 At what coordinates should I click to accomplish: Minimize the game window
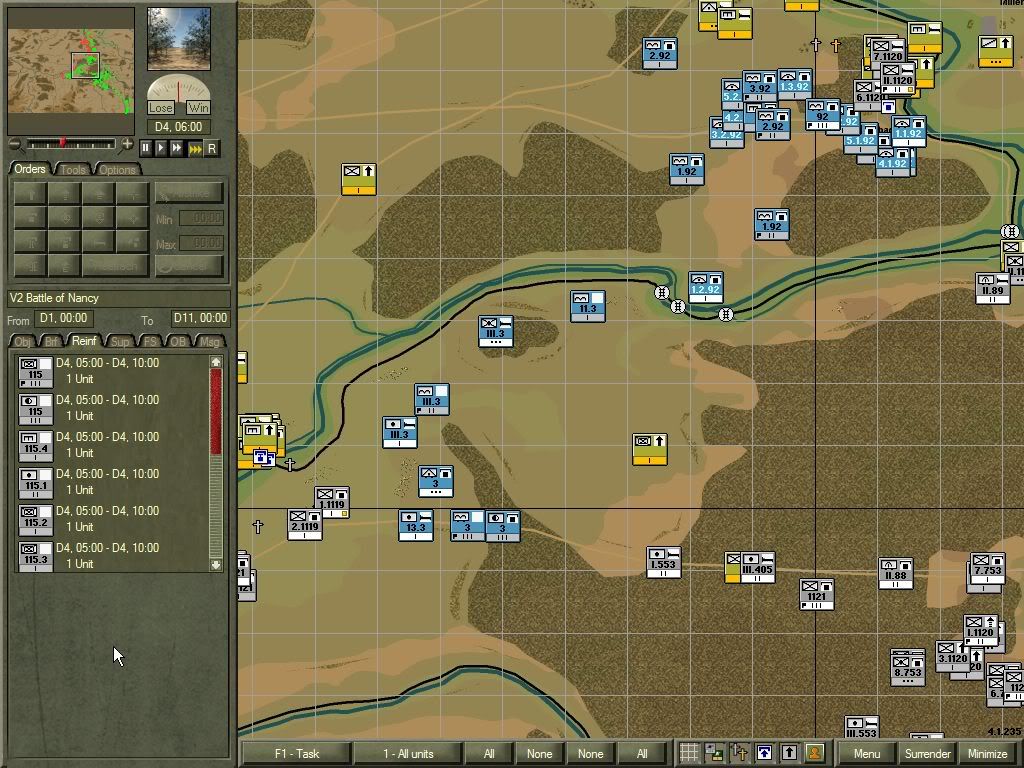[x=987, y=753]
